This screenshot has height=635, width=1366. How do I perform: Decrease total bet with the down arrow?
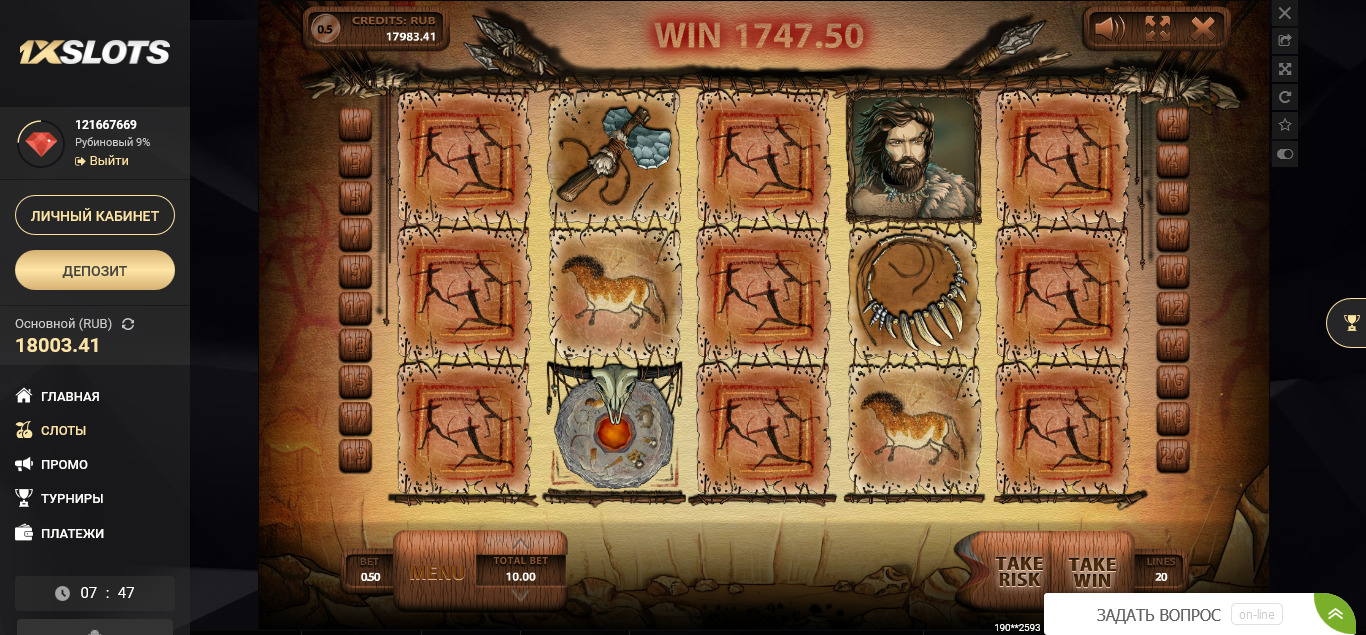520,595
